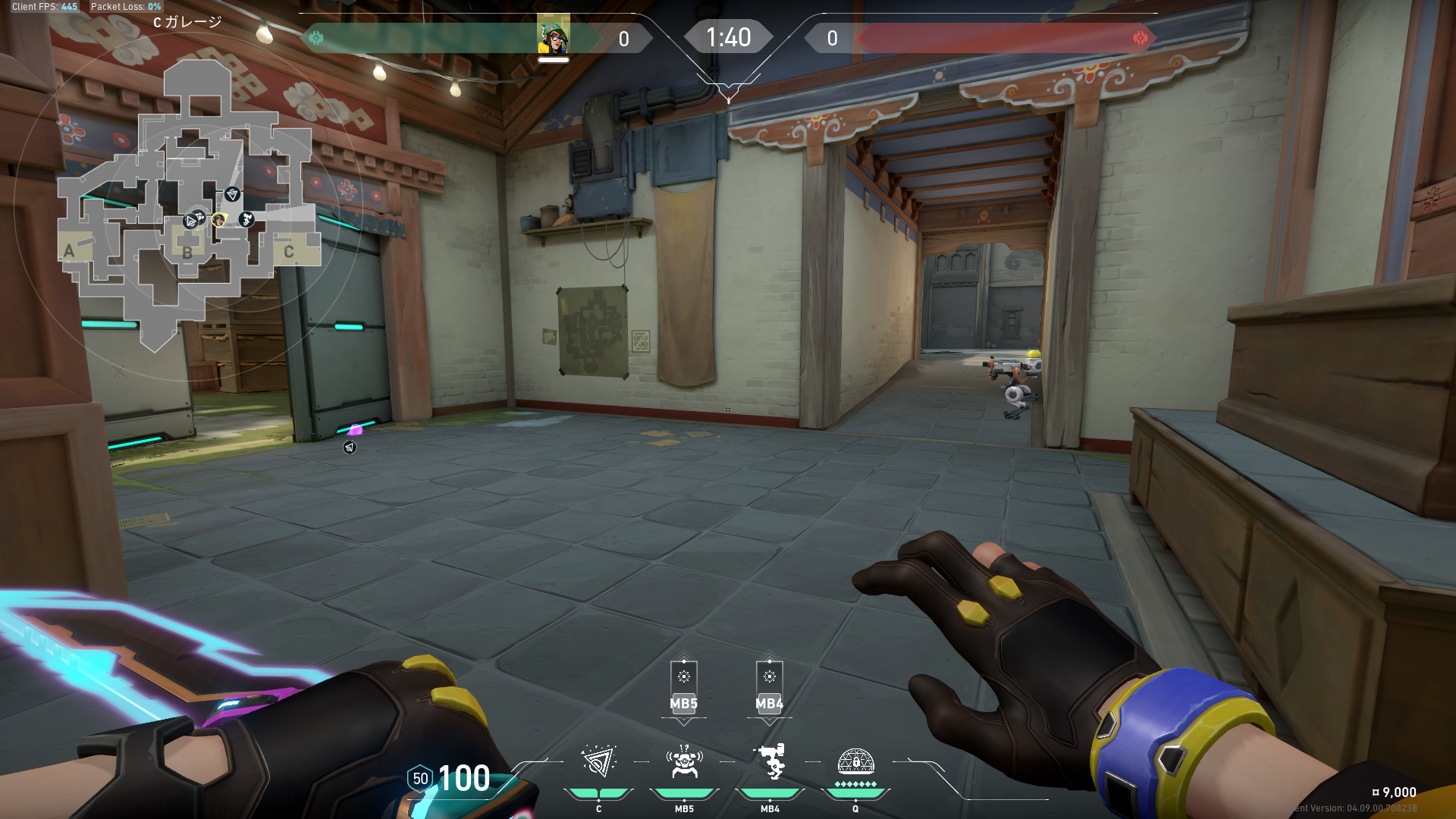Image resolution: width=1456 pixels, height=819 pixels.
Task: Click the B site label on minimap
Action: [x=187, y=253]
